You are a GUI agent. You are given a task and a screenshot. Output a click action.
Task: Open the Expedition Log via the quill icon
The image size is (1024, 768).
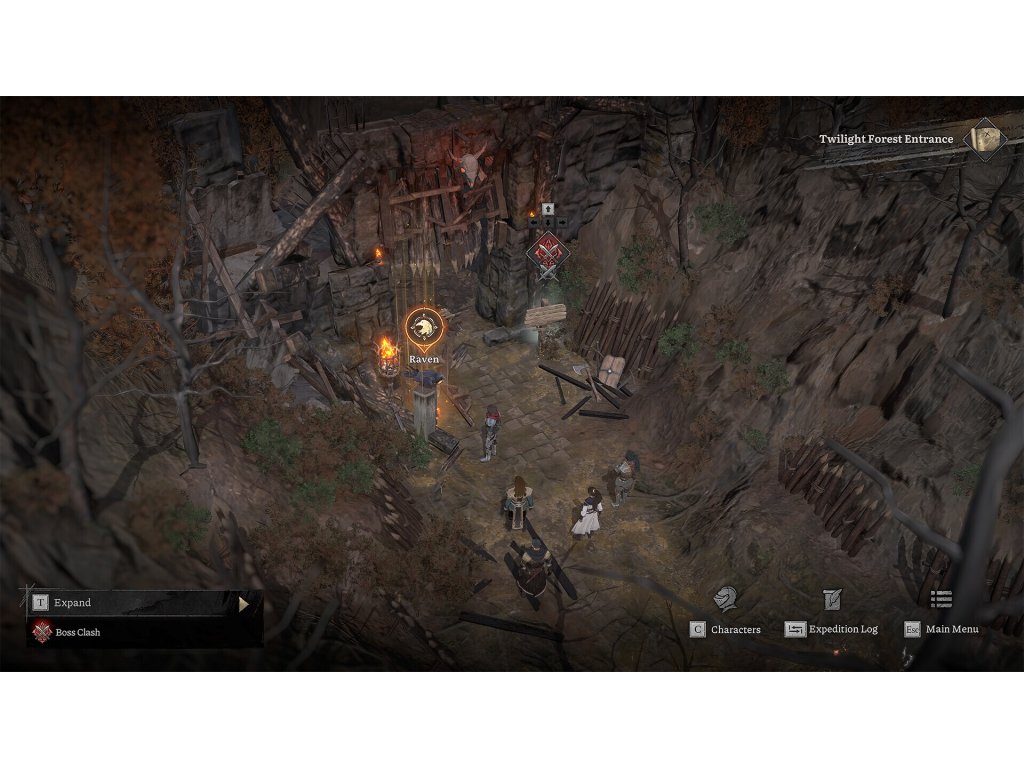point(832,599)
